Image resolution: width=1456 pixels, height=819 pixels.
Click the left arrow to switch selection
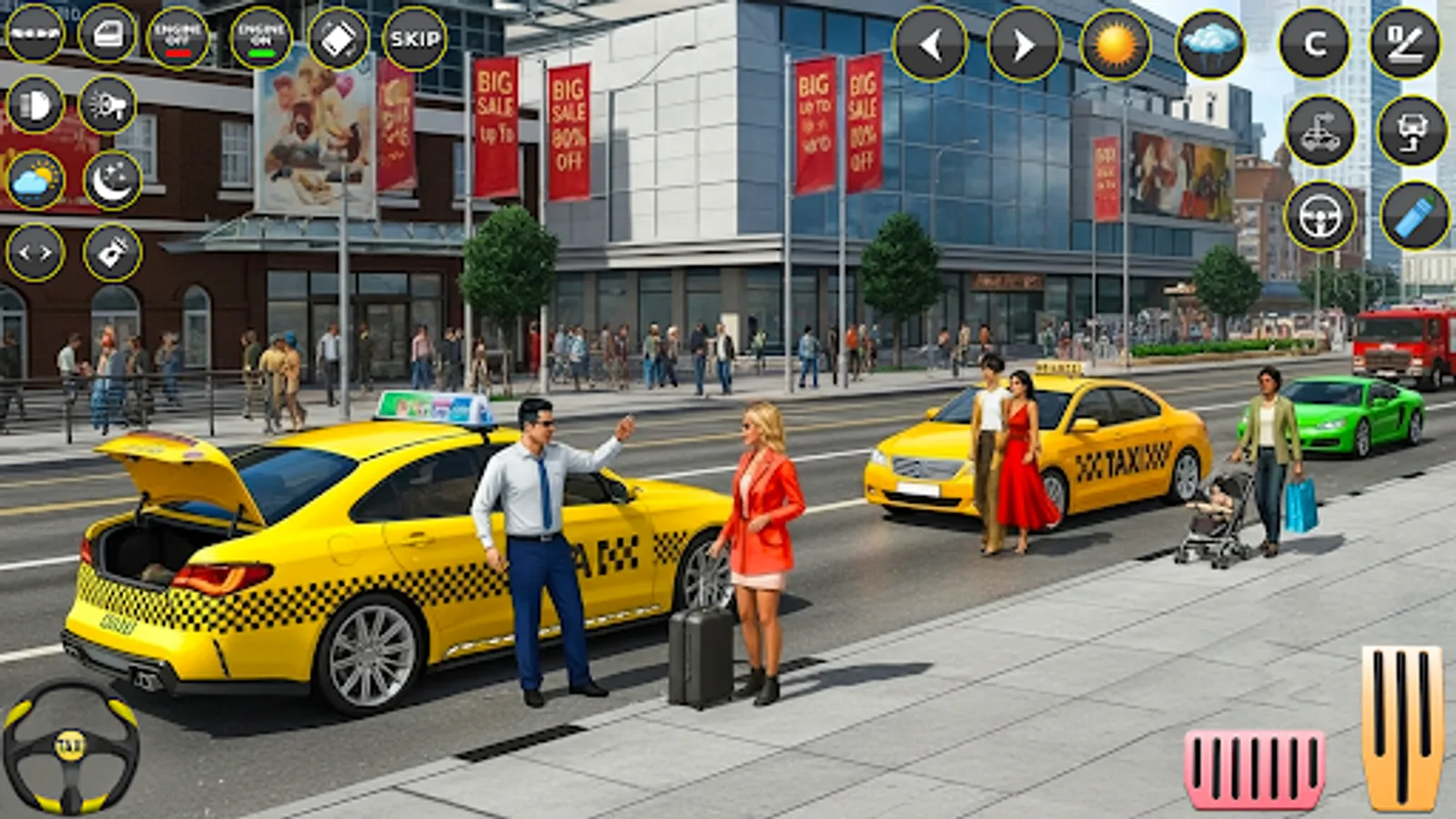[930, 44]
